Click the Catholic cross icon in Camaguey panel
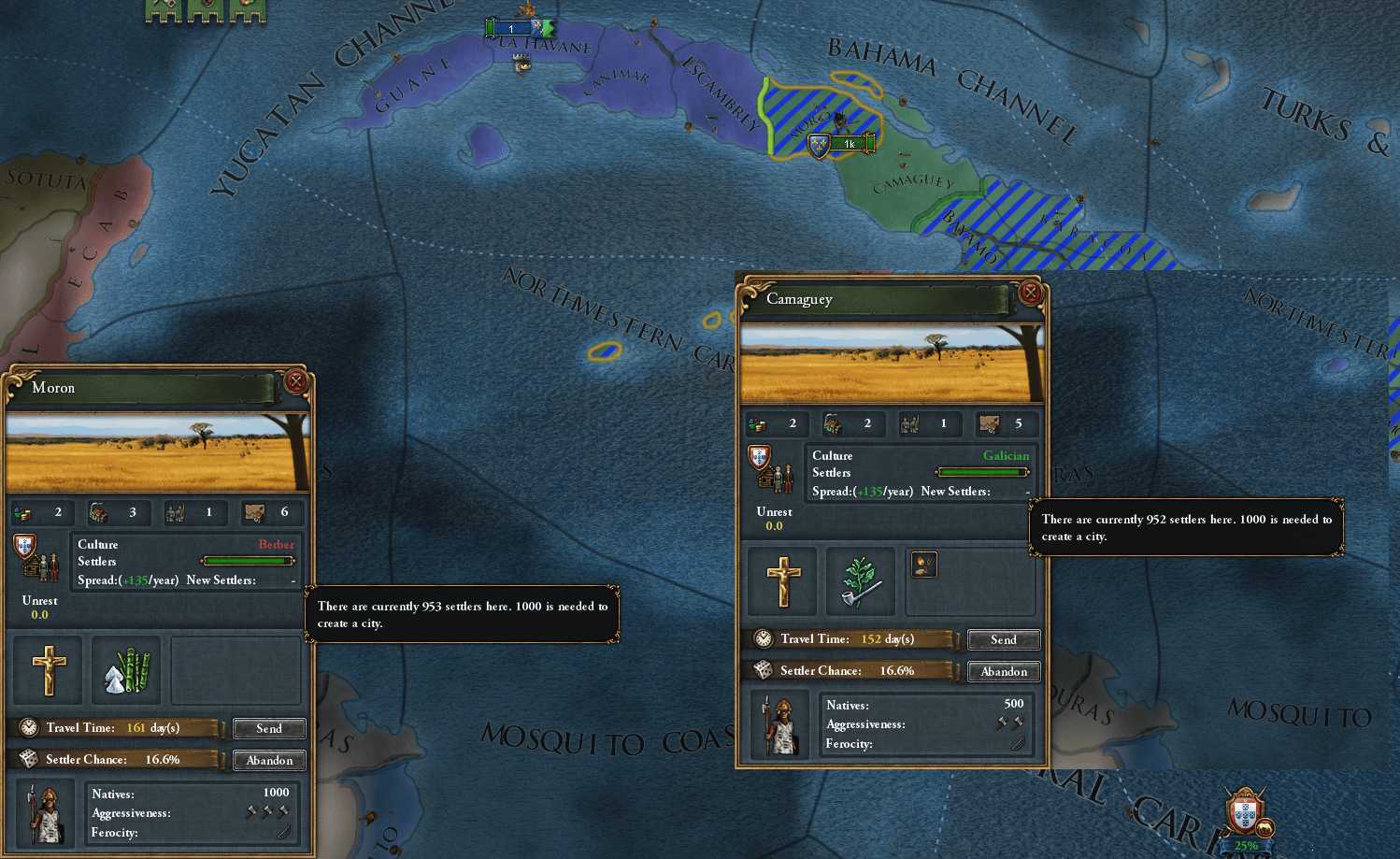 point(783,581)
